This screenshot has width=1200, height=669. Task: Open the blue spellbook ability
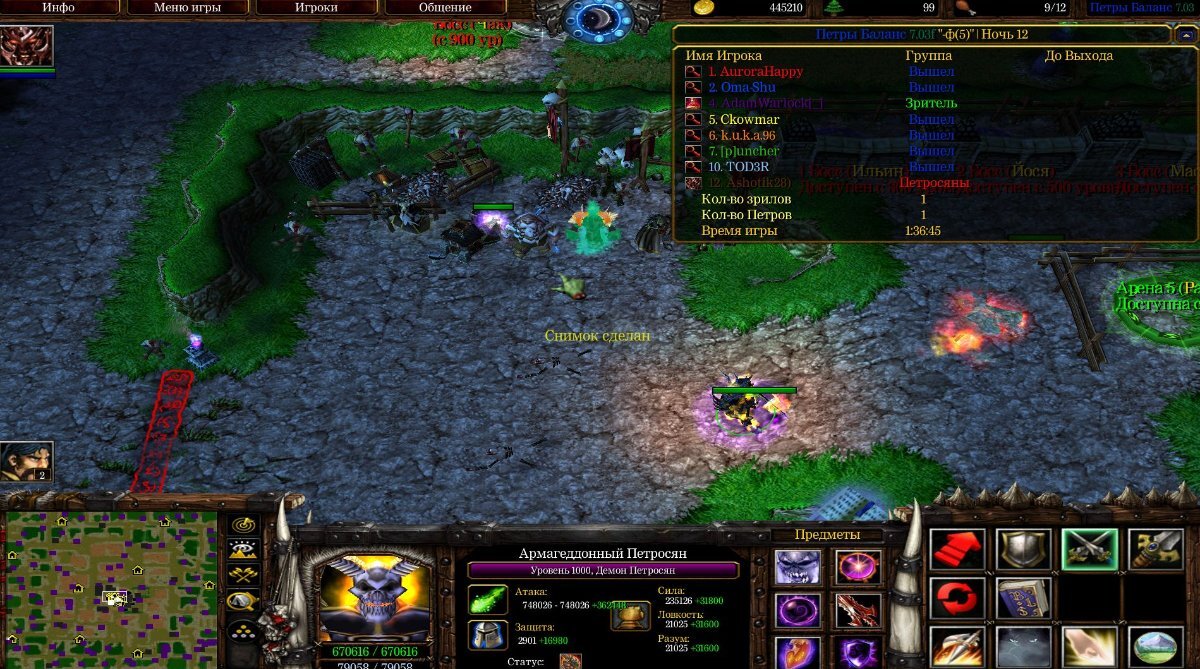click(x=1024, y=599)
